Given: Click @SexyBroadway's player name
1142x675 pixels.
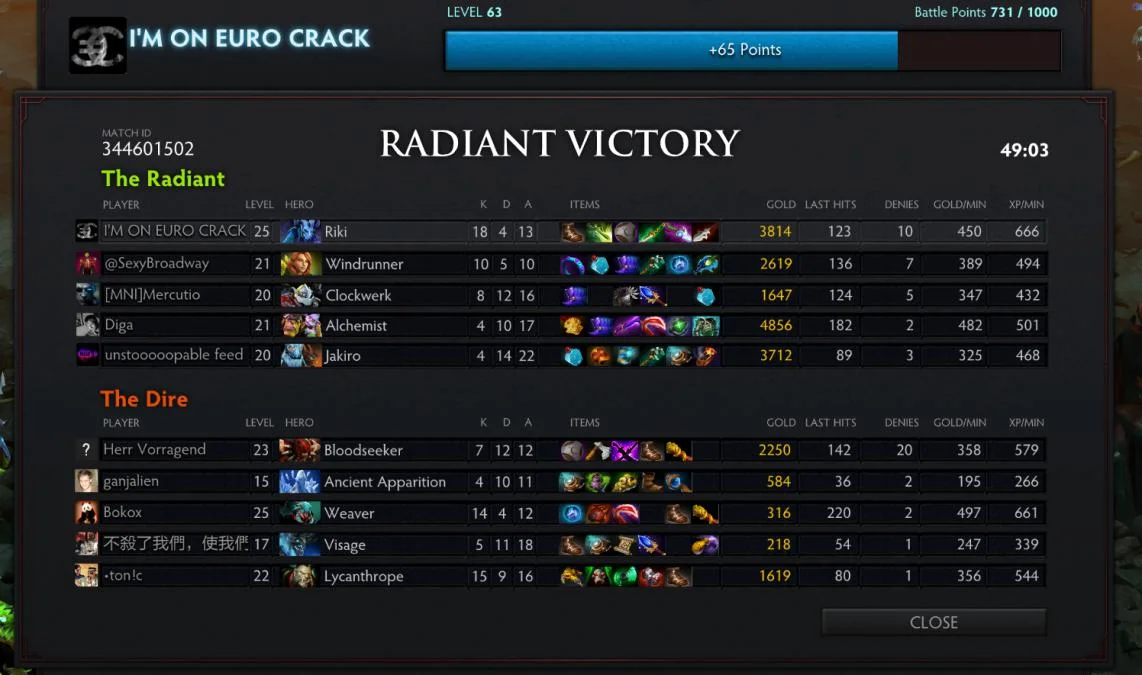Looking at the screenshot, I should coord(156,264).
